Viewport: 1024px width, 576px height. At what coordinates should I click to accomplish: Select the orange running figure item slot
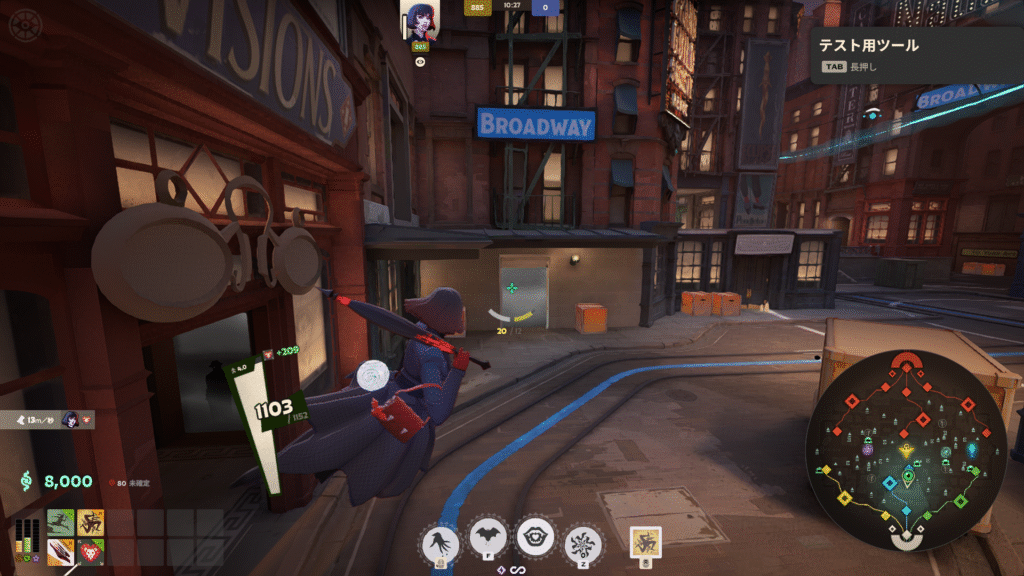click(91, 523)
